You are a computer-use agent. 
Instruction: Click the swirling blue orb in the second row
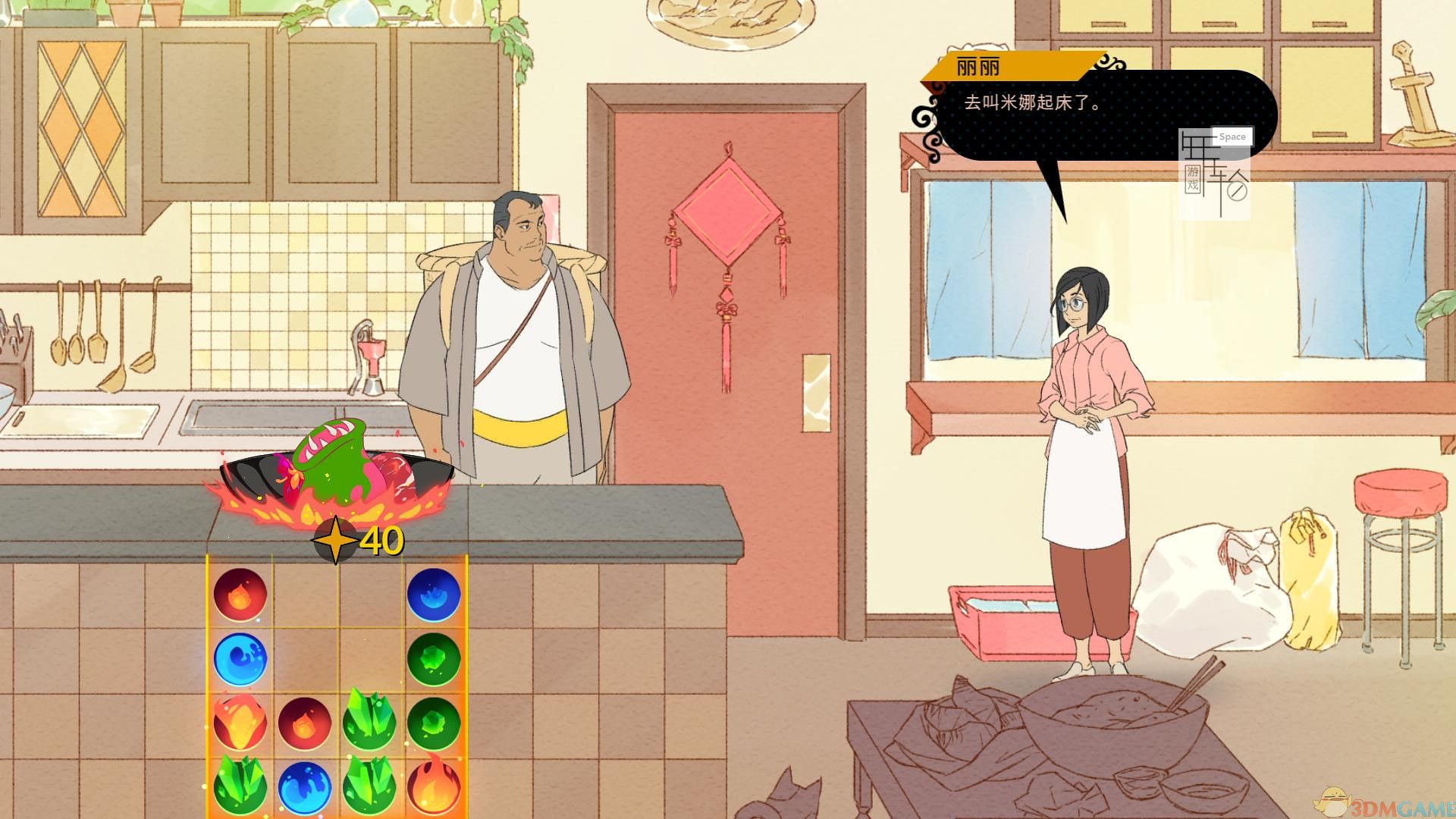pos(241,658)
